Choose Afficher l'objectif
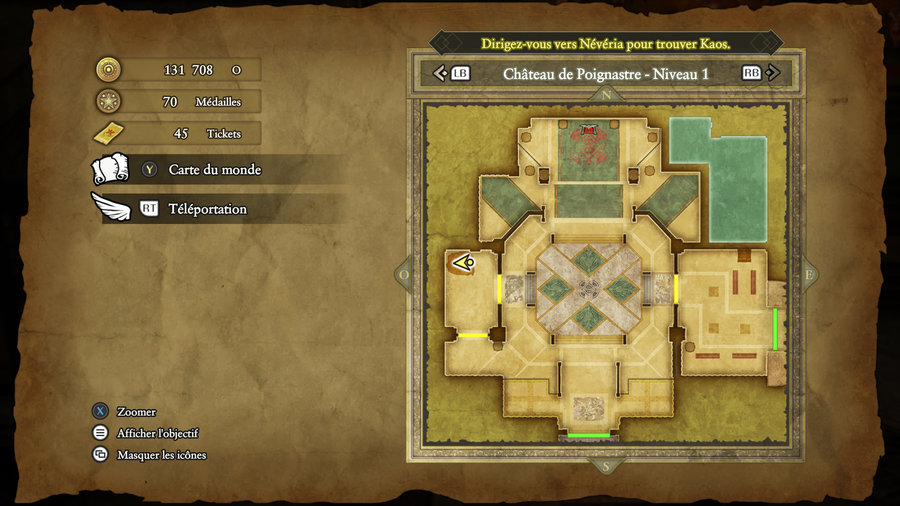900x506 pixels. (x=157, y=433)
